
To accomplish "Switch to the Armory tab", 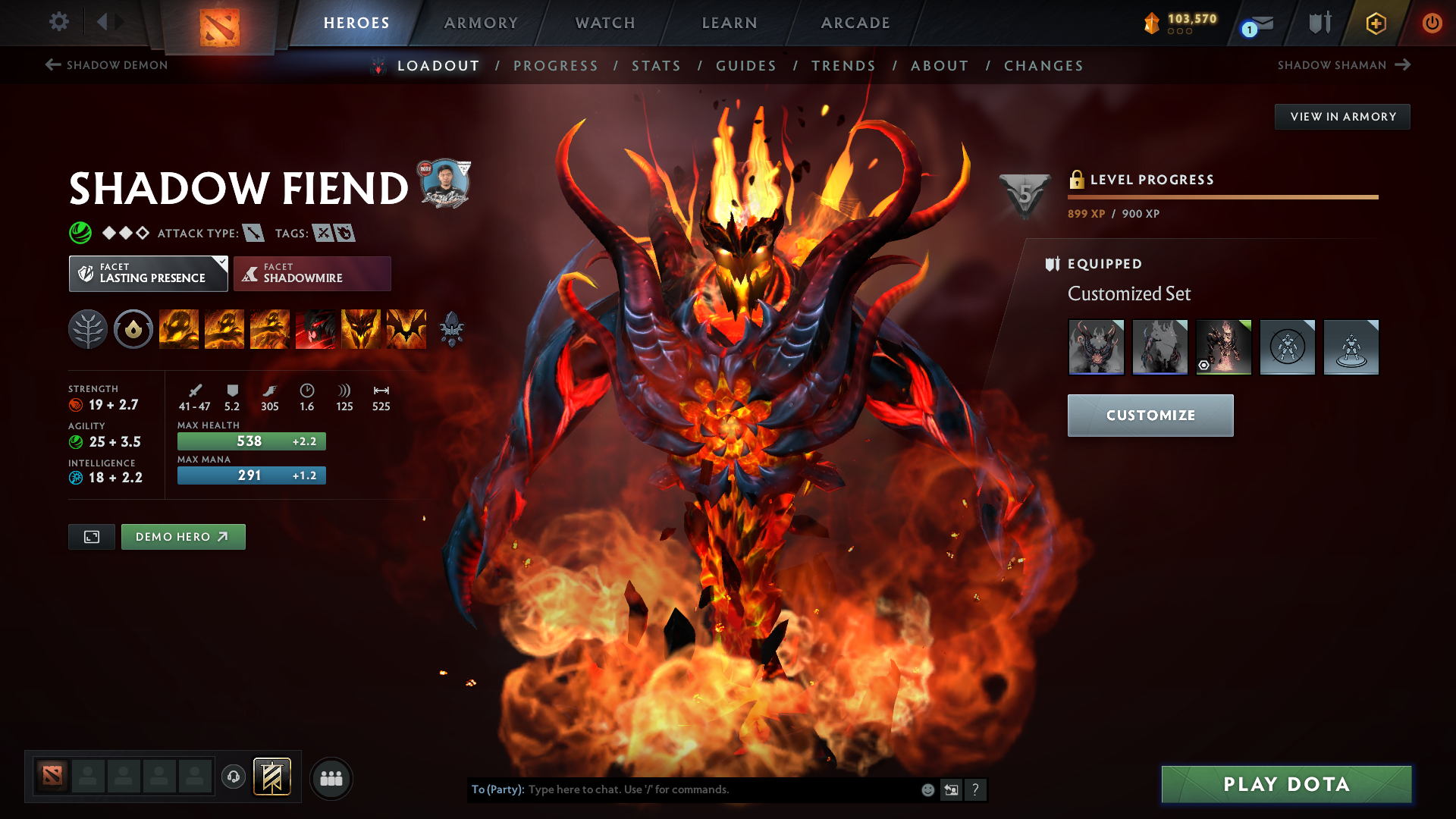I will (x=481, y=23).
